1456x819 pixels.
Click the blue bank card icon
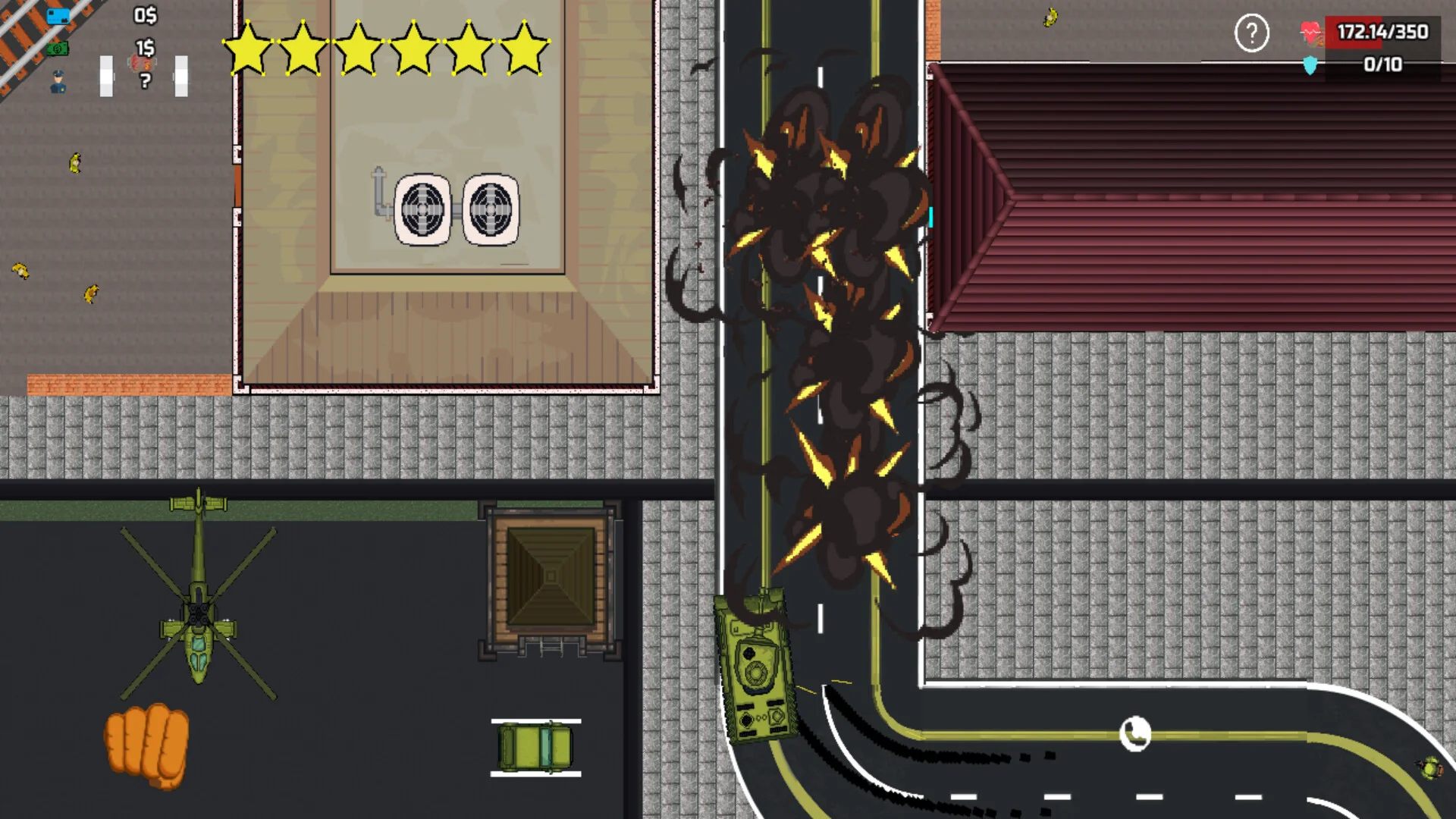[58, 16]
